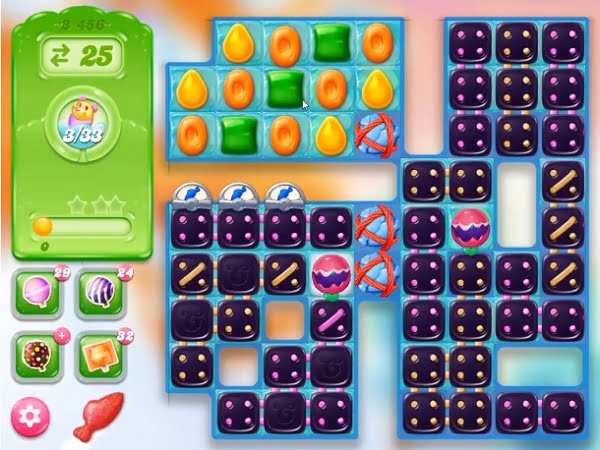Pick the yellow teardrop candy in the top row

237,42
